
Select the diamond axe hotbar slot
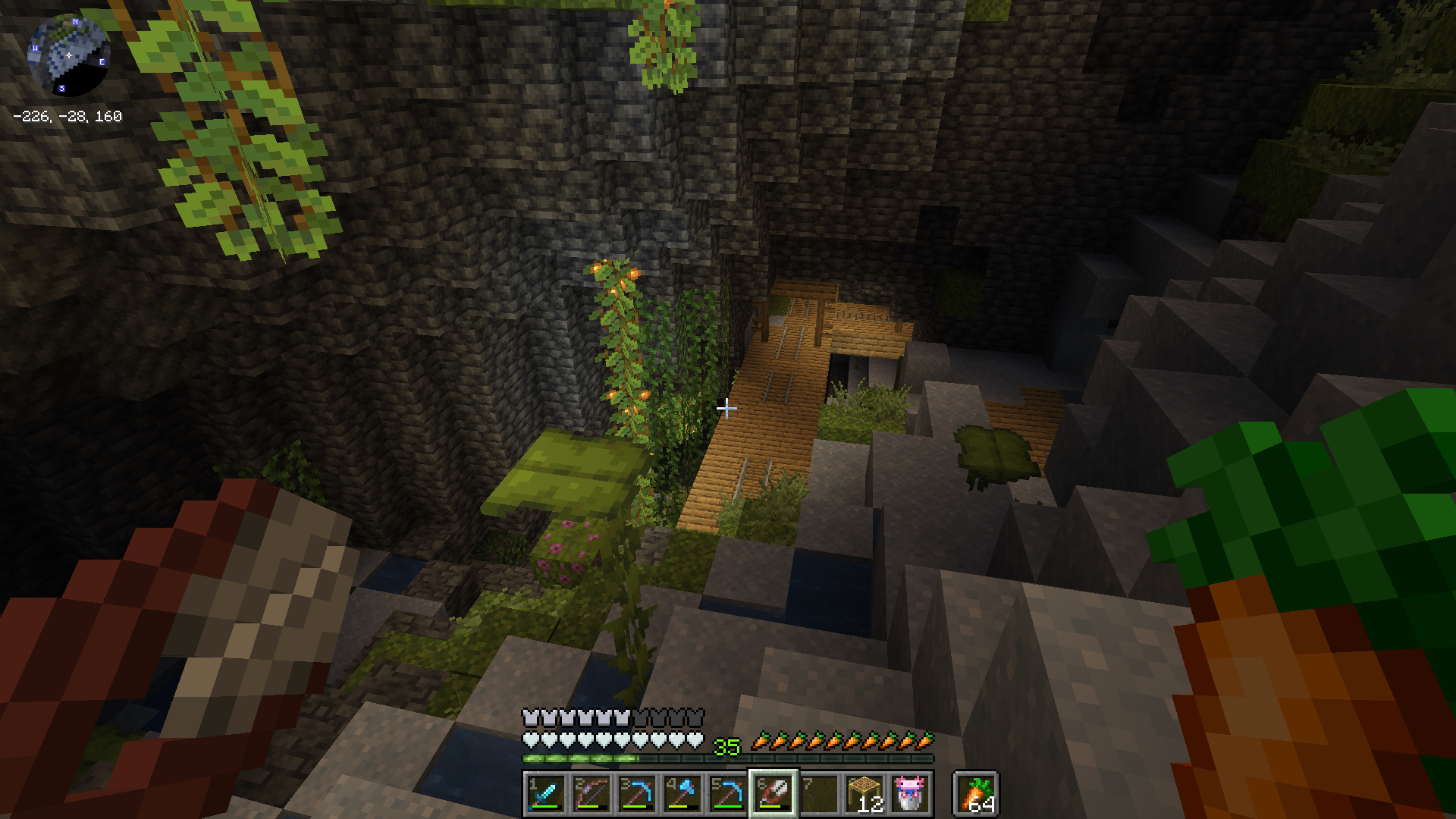pos(682,794)
